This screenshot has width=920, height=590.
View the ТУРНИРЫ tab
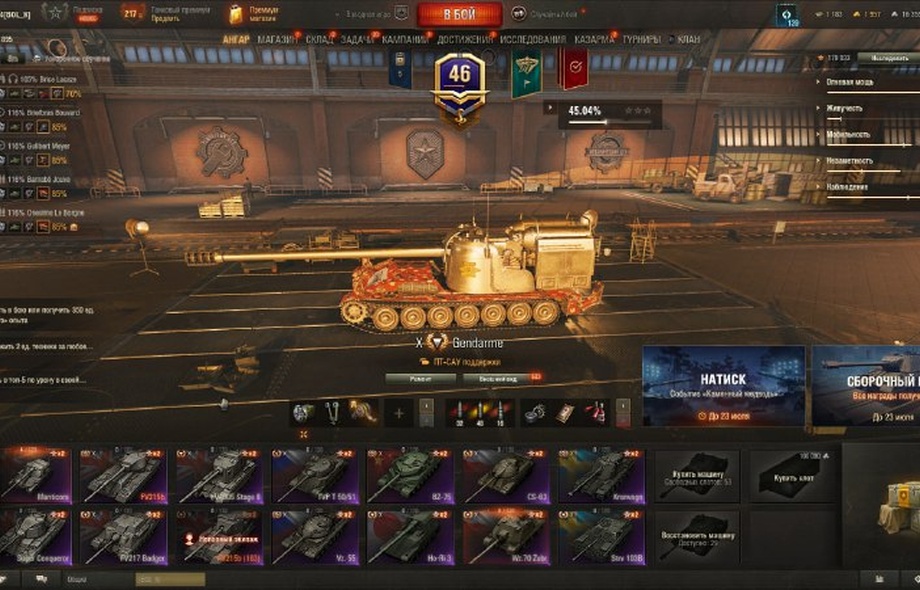[641, 40]
